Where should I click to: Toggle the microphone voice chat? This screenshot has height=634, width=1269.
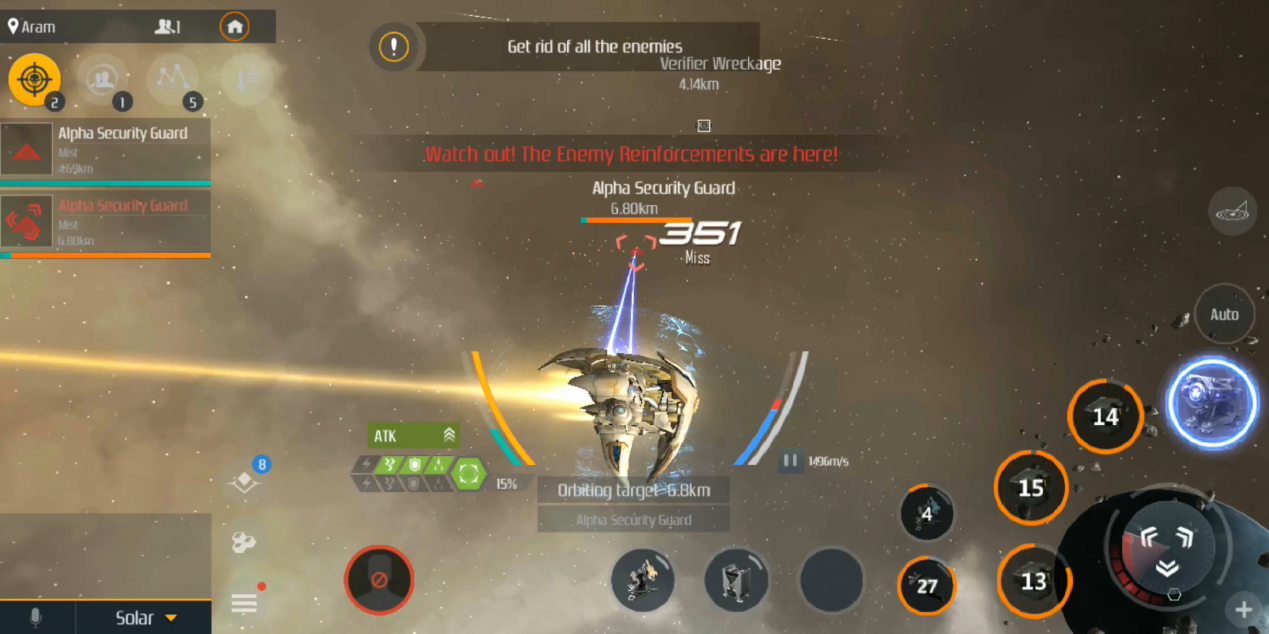point(36,618)
